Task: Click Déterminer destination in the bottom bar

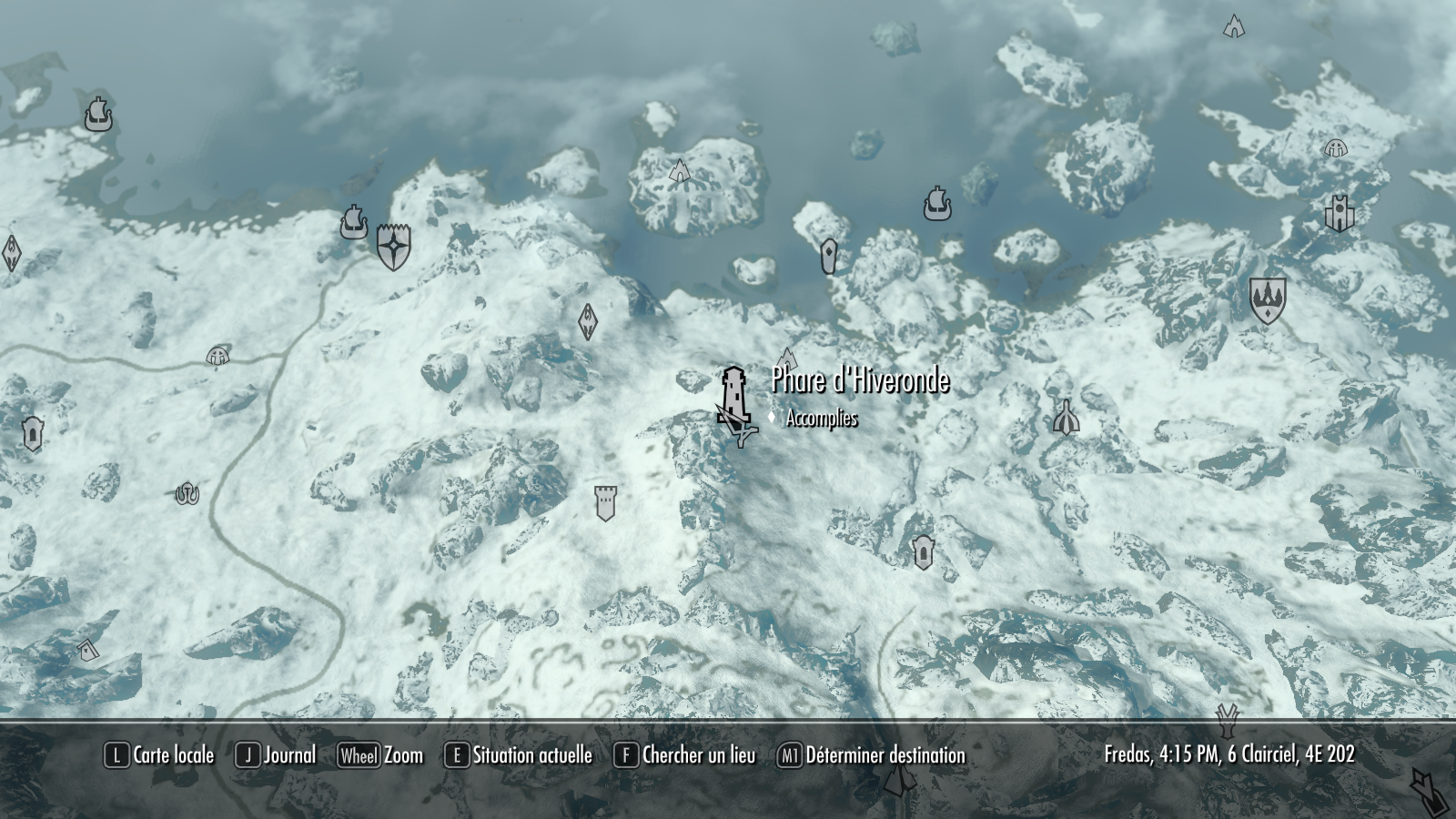Action: 872,755
